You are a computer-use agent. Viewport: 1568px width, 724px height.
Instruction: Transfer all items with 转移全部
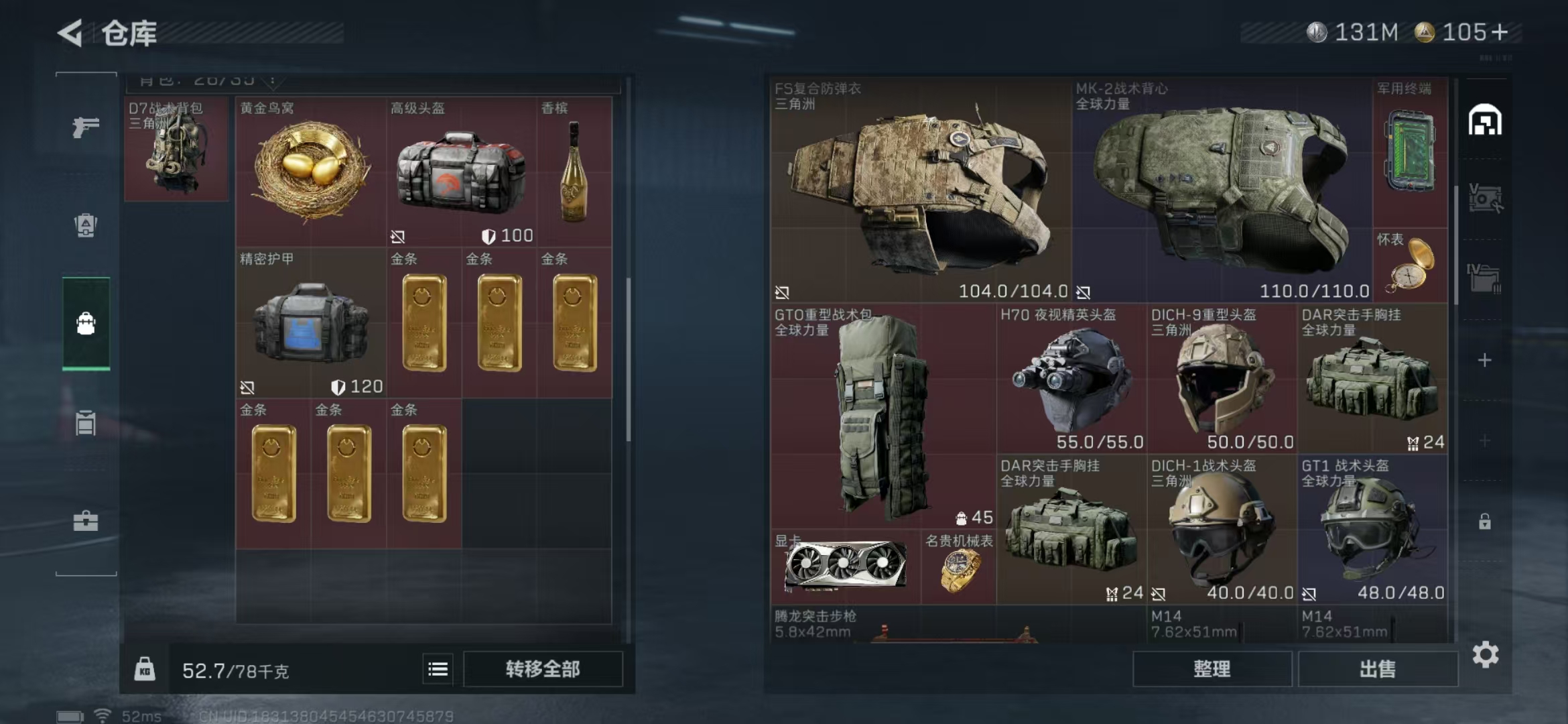pyautogui.click(x=543, y=669)
